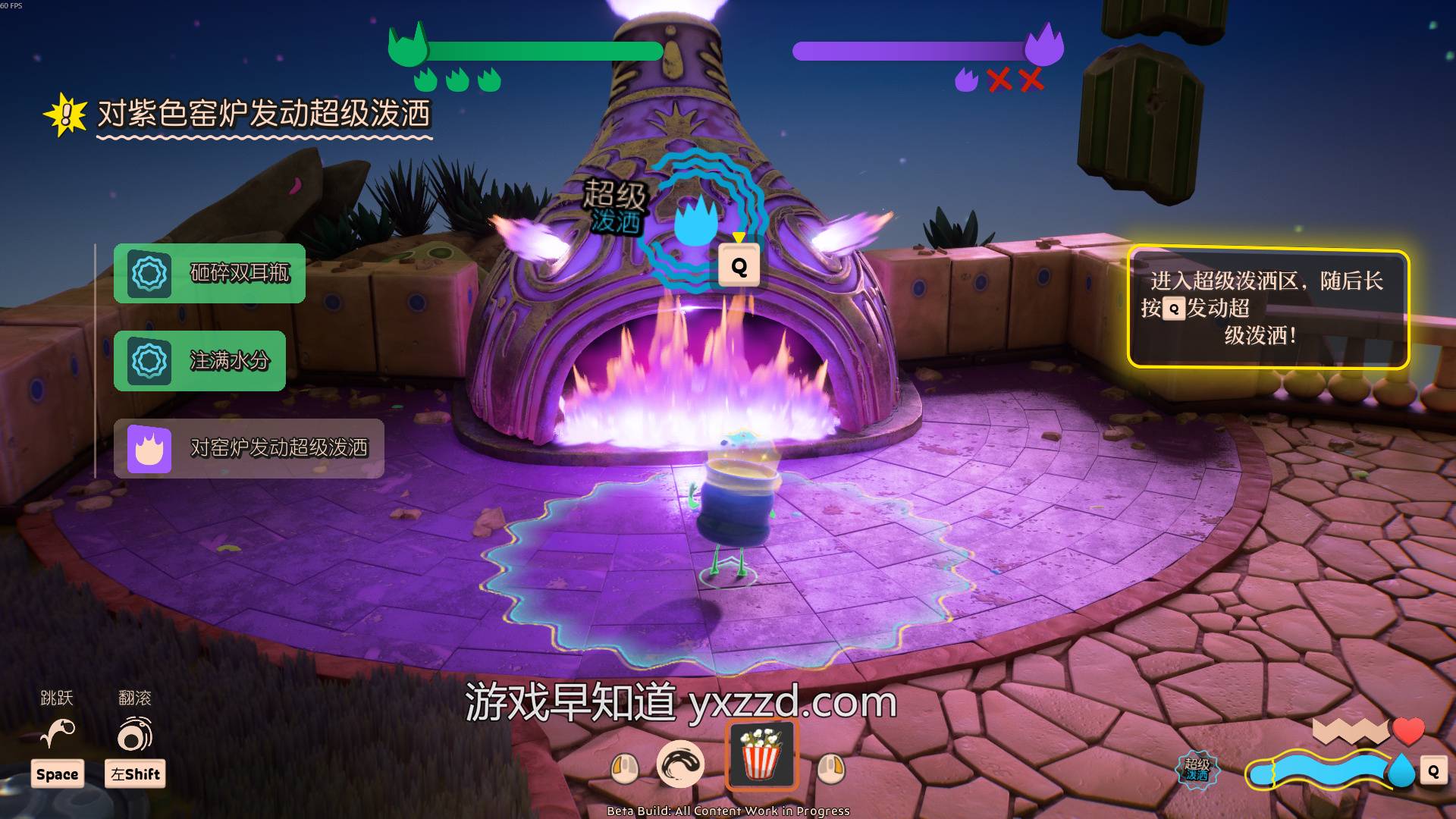Click the 跳跃 jump ability icon
This screenshot has width=1456, height=819.
[x=58, y=733]
